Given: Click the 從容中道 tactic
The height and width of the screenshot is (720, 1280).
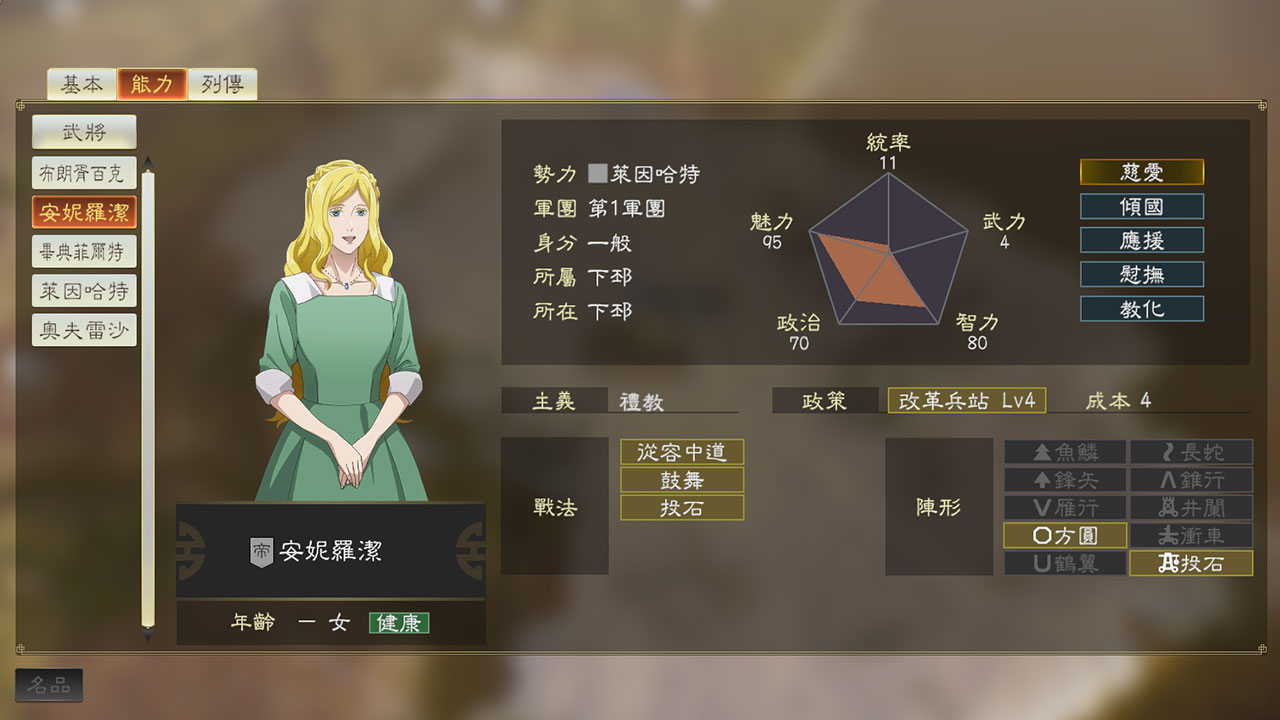Looking at the screenshot, I should 682,452.
